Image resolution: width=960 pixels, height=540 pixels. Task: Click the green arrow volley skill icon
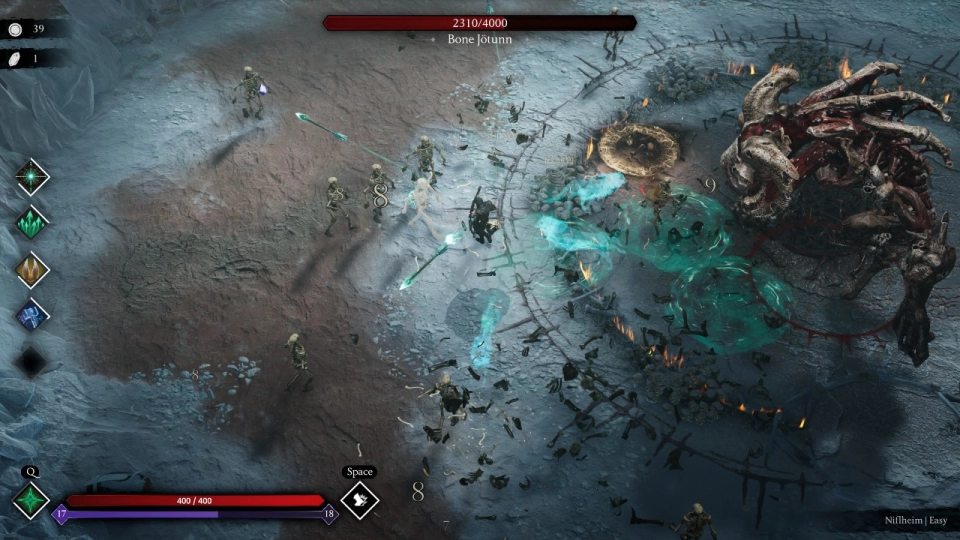(x=33, y=223)
